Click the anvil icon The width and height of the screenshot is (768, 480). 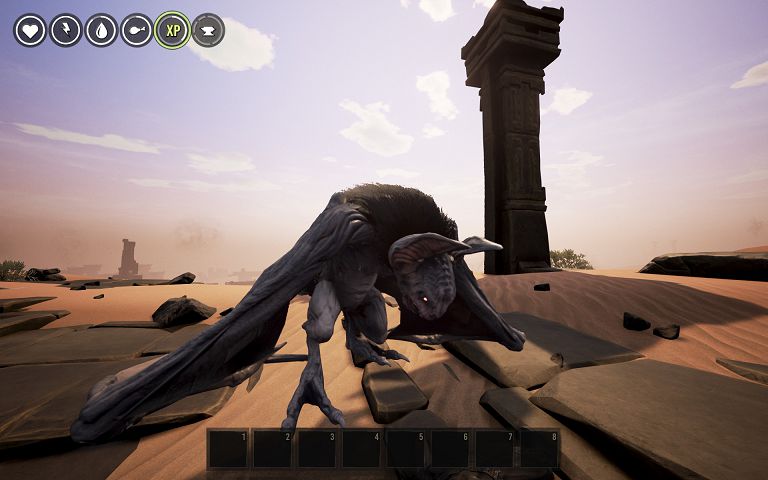click(x=208, y=30)
